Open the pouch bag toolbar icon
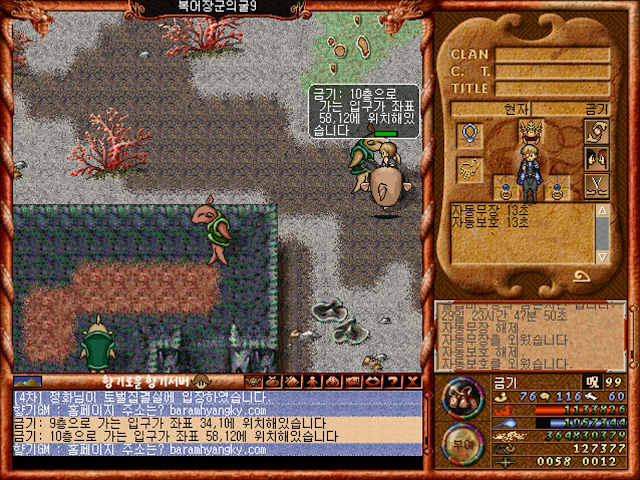 tap(273, 381)
